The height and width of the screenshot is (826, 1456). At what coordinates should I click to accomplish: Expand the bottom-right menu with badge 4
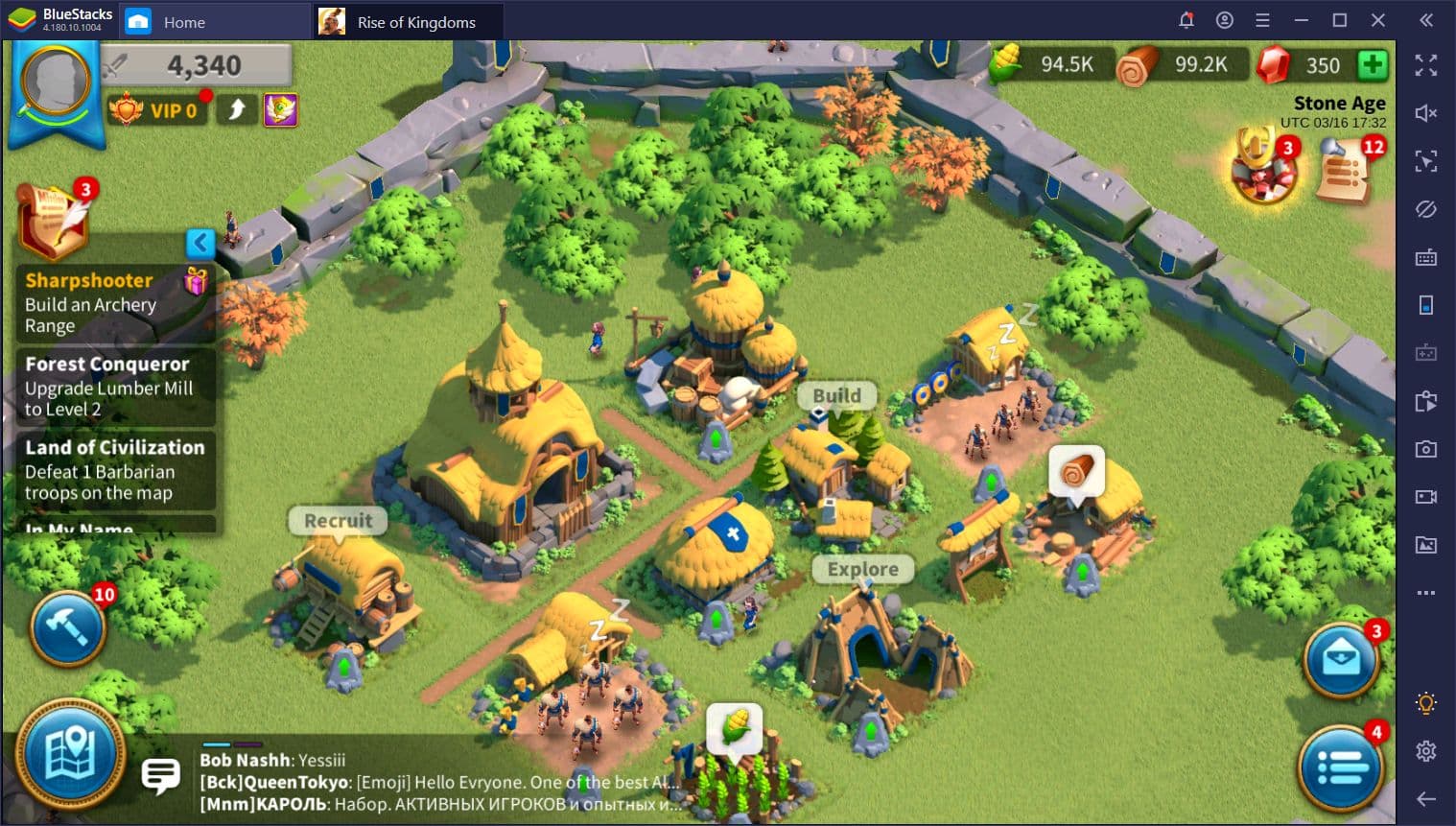(1342, 767)
